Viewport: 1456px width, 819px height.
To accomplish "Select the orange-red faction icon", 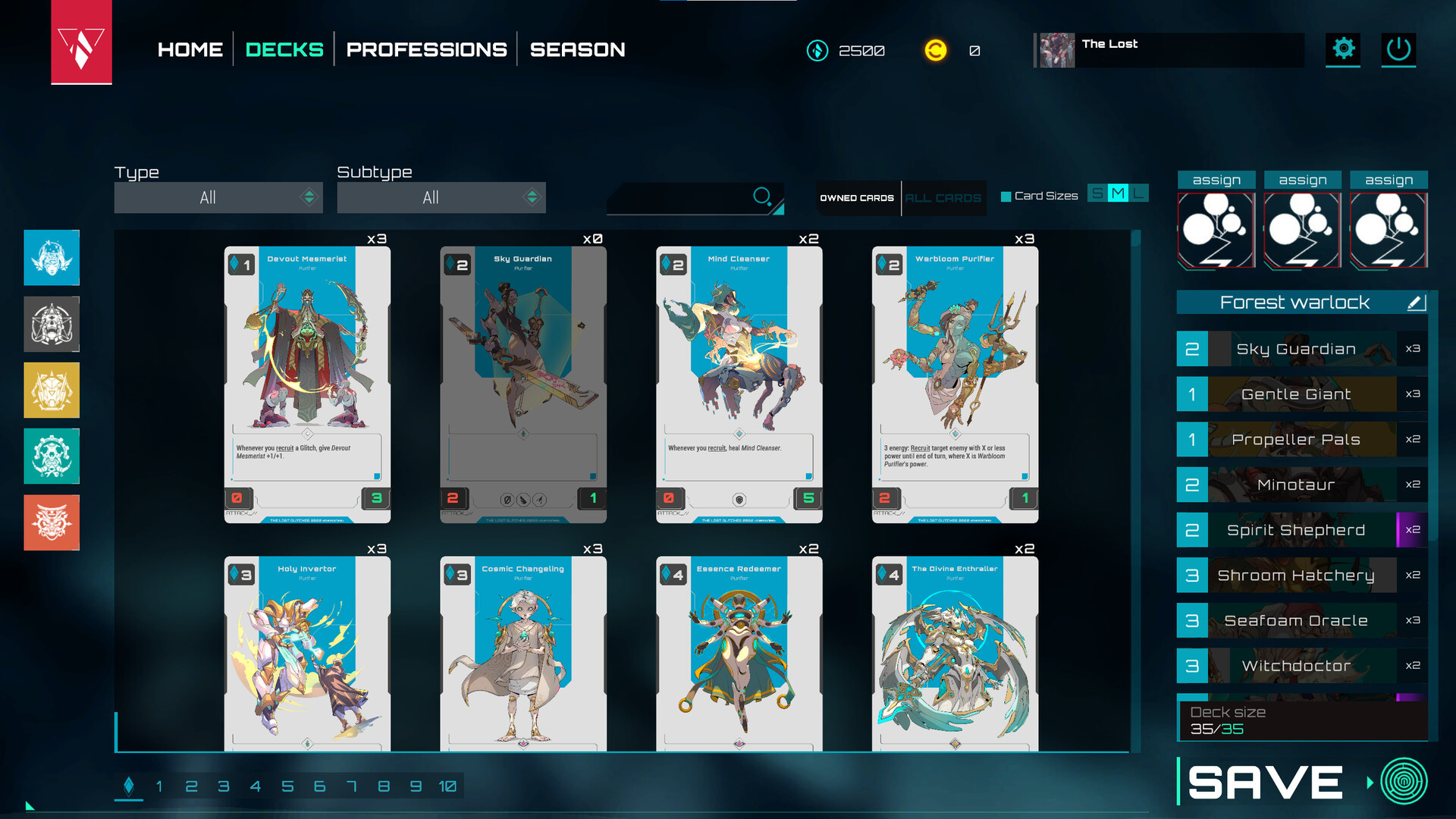I will (x=52, y=522).
